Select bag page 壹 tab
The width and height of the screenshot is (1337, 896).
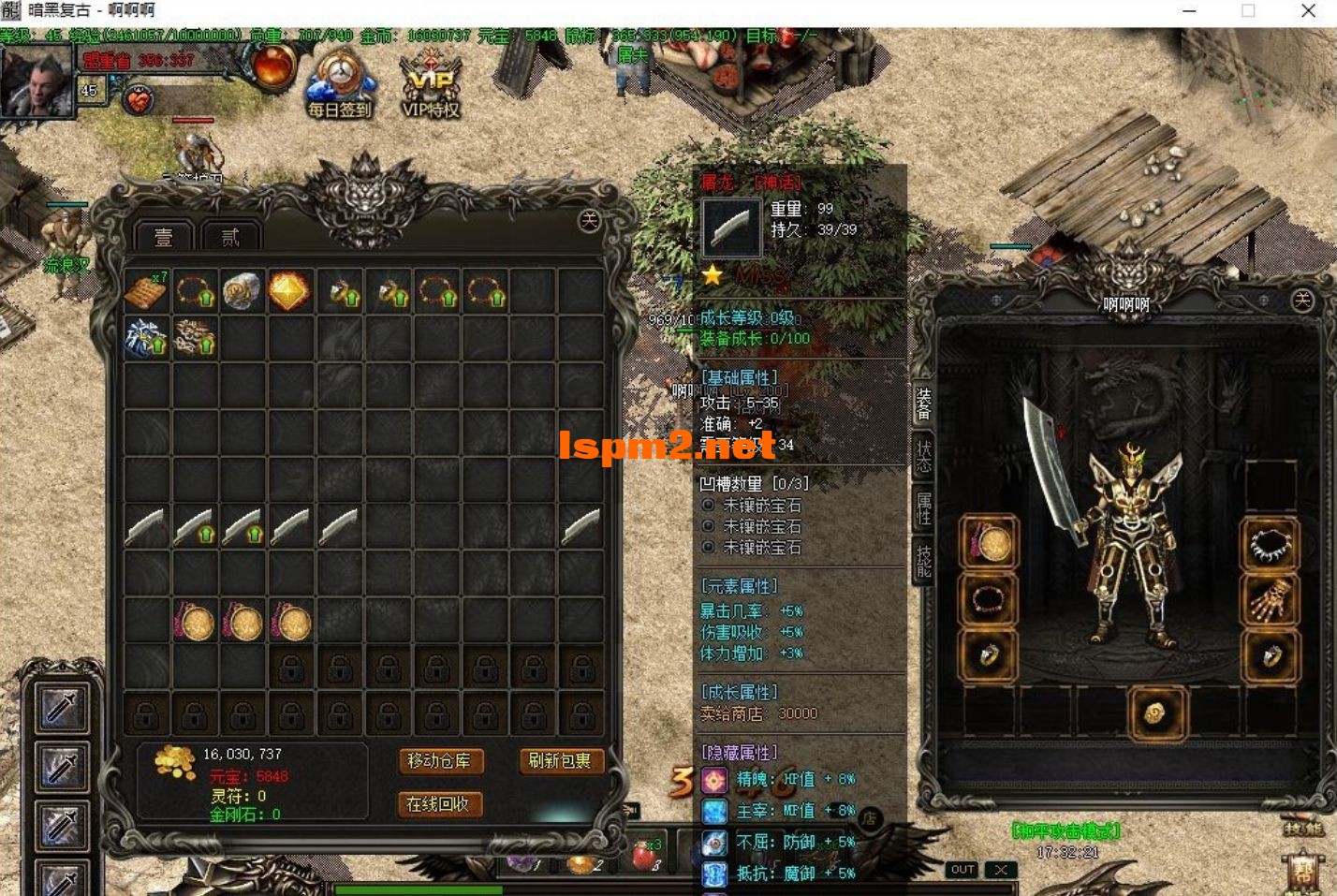tap(164, 238)
